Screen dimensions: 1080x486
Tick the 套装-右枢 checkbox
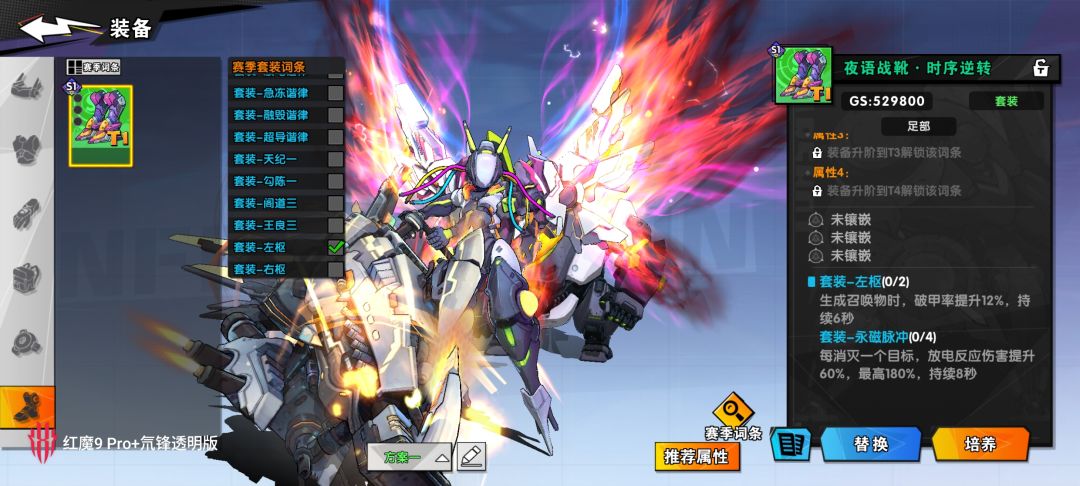coord(335,269)
